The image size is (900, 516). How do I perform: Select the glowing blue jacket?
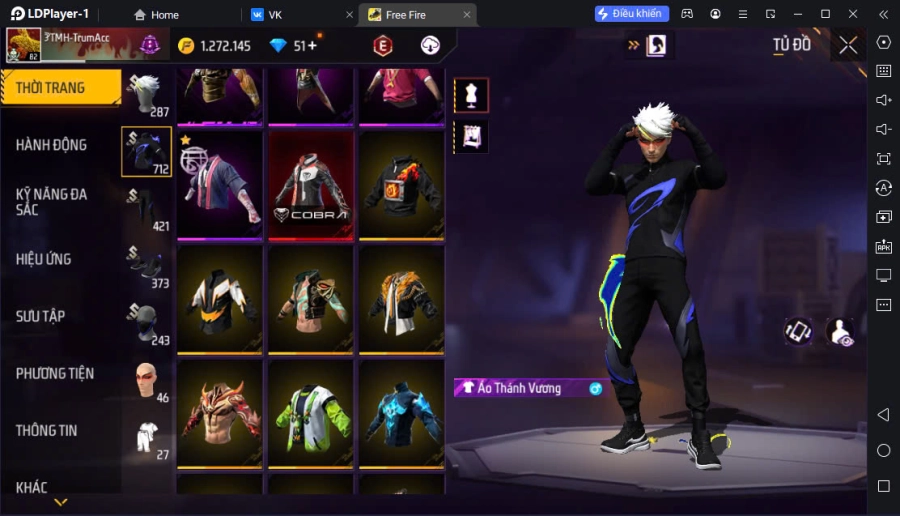coord(401,412)
